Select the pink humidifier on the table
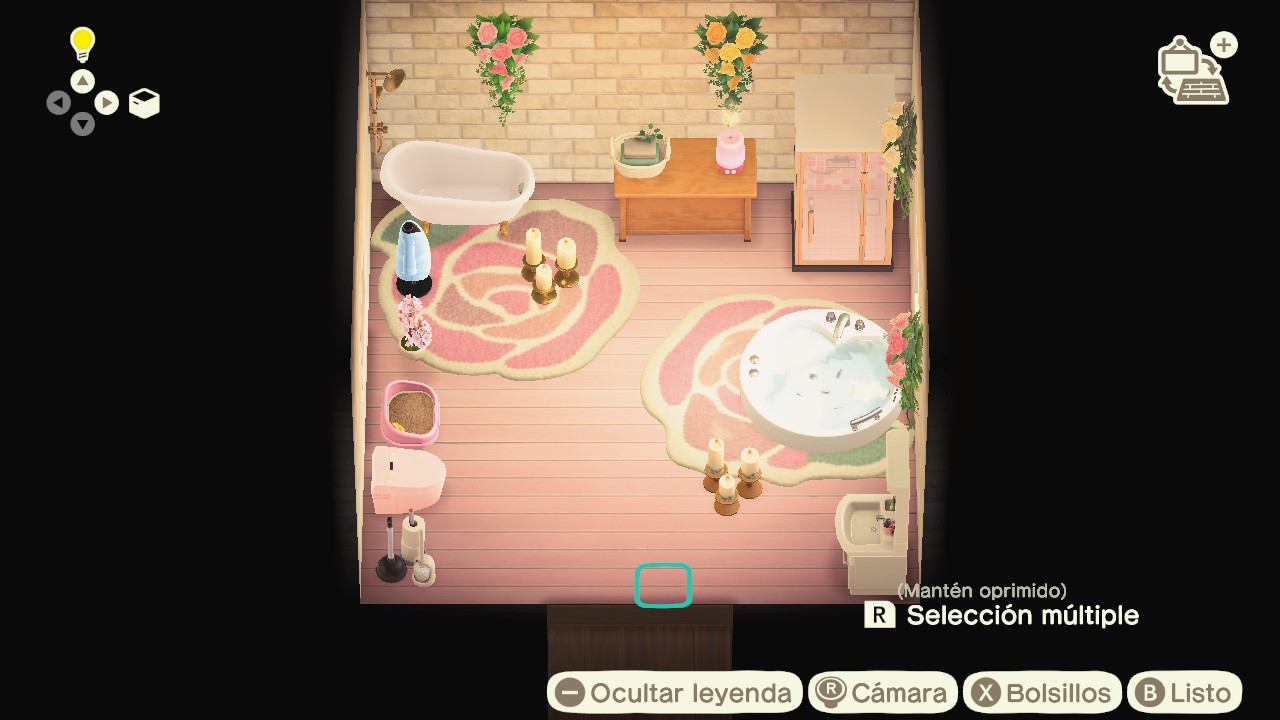This screenshot has height=720, width=1280. point(730,150)
